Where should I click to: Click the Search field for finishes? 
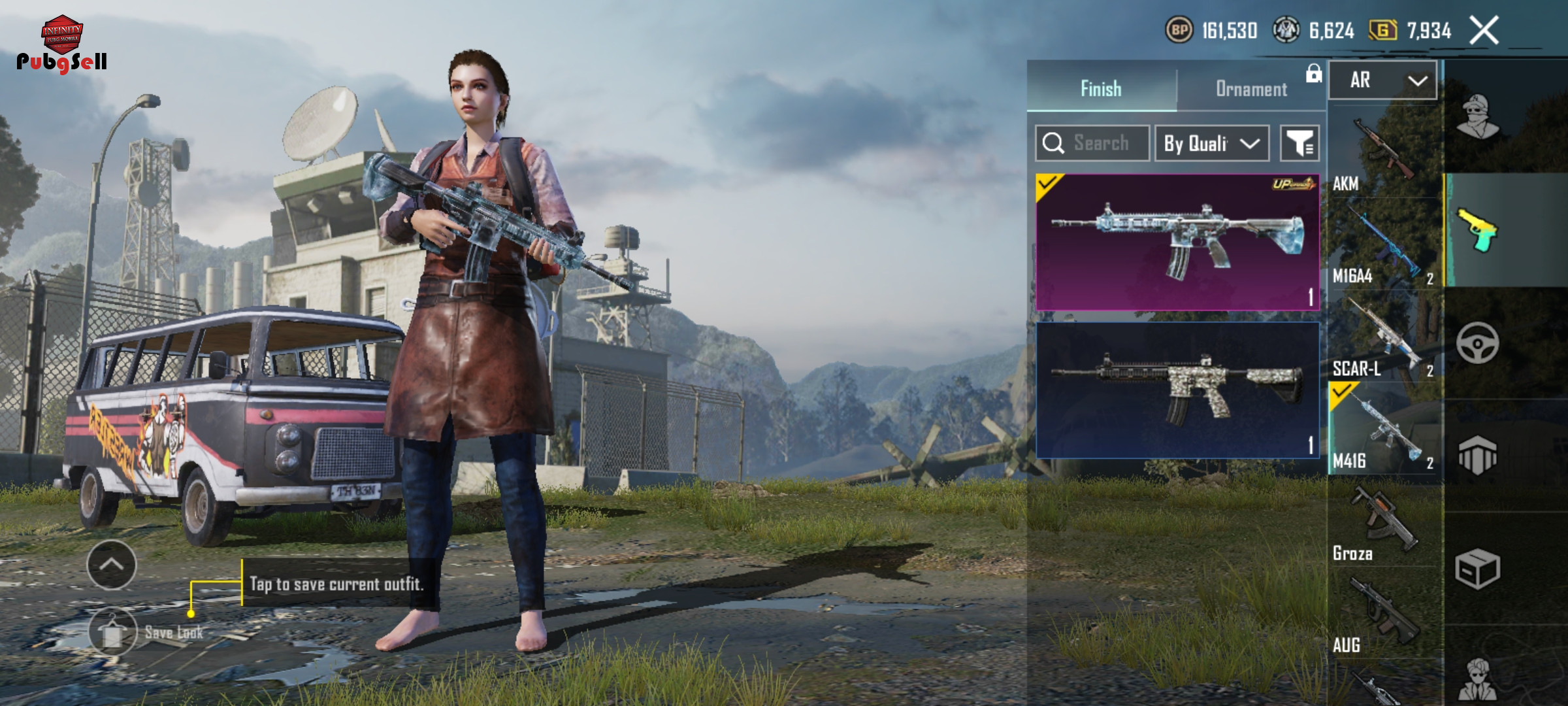(x=1092, y=143)
